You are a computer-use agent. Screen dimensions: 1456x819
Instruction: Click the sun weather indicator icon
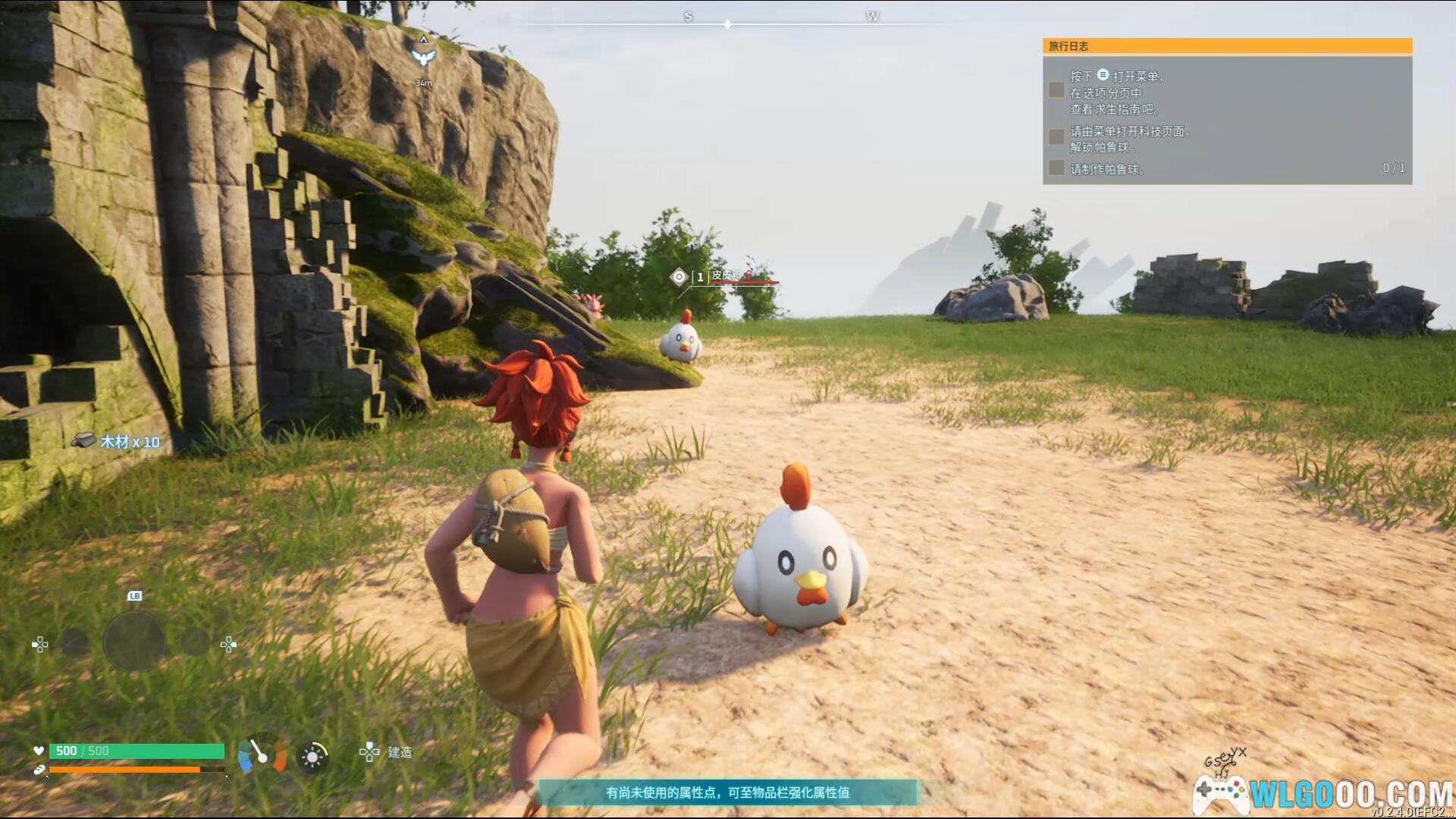(312, 756)
